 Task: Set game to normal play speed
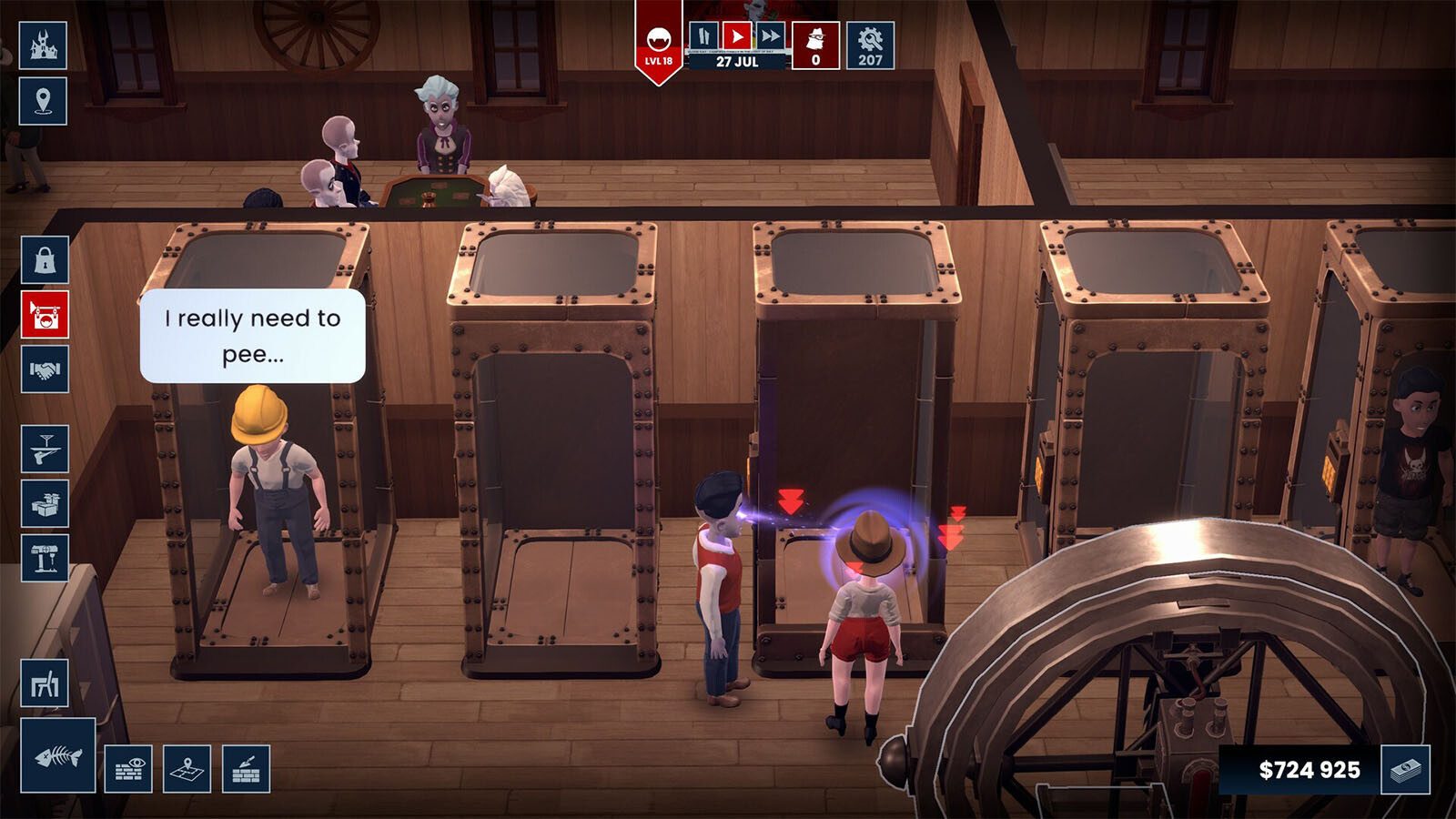coord(736,36)
